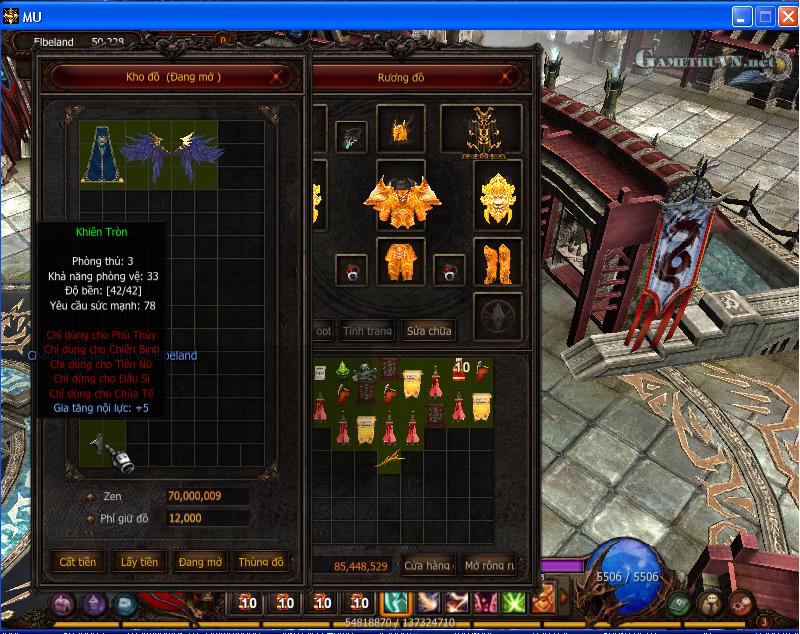Open the Cửa hàng shop button

(x=428, y=566)
